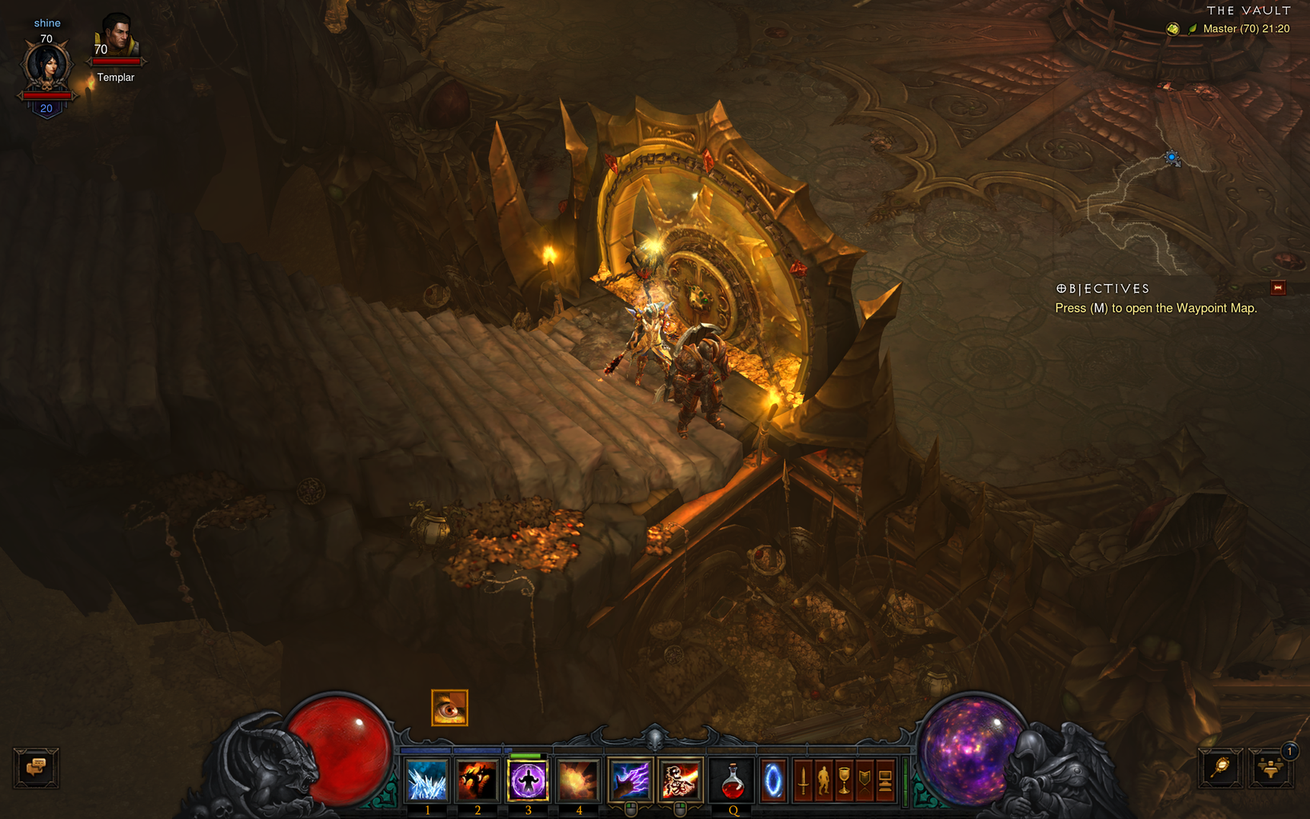Select shine's player portrait
1310x819 pixels.
point(47,66)
